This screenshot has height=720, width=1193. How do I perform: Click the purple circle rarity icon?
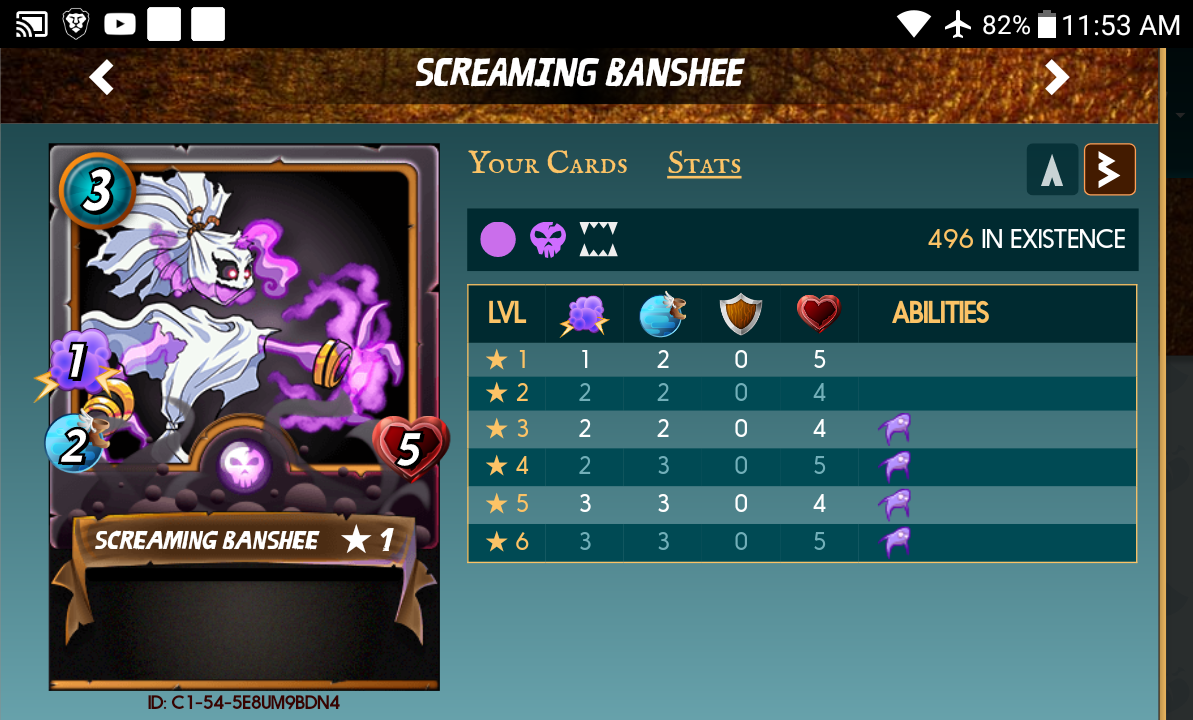coord(498,240)
